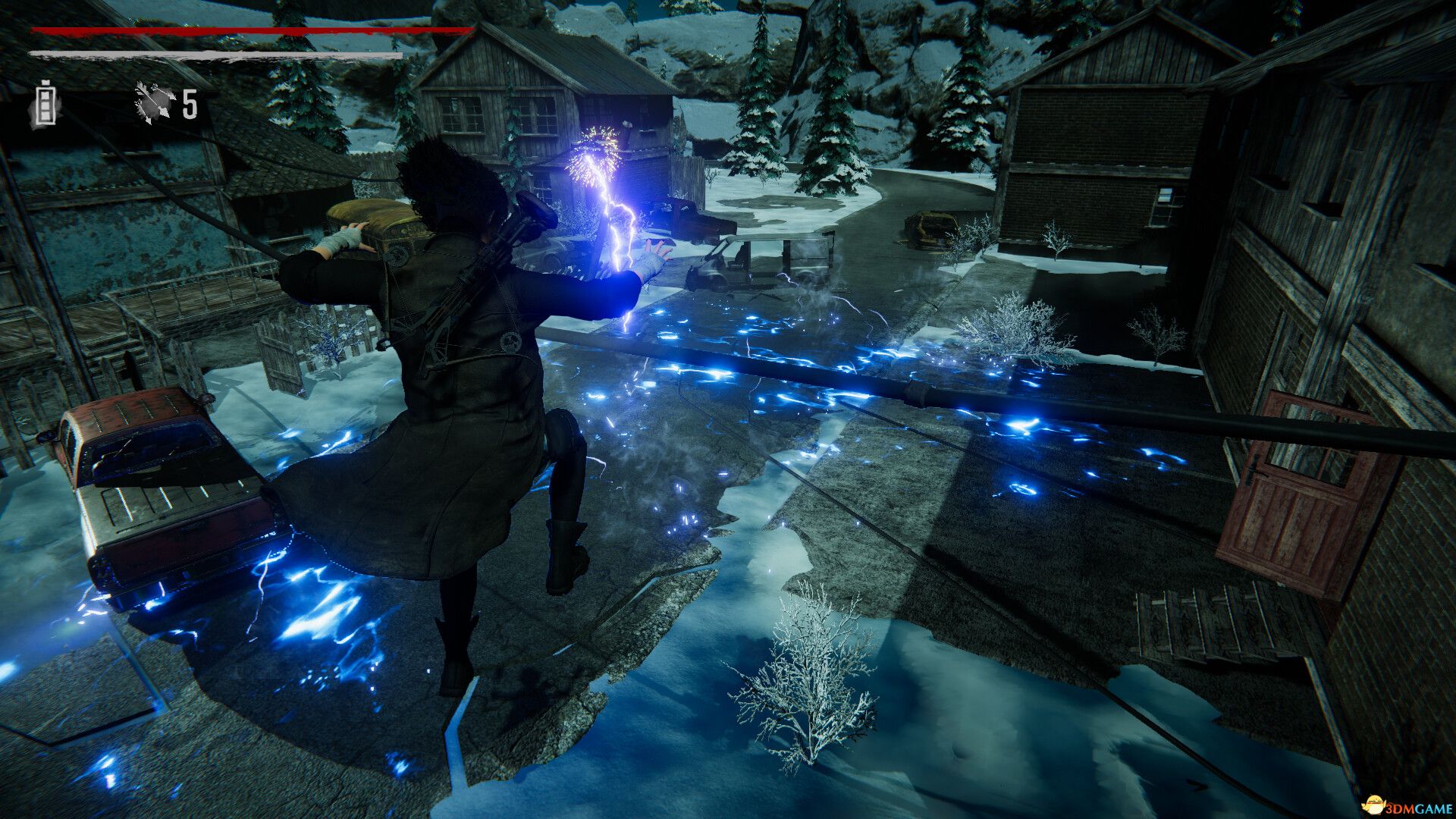Screen dimensions: 1456x819
Task: Click the battery charge icon
Action: 46,104
